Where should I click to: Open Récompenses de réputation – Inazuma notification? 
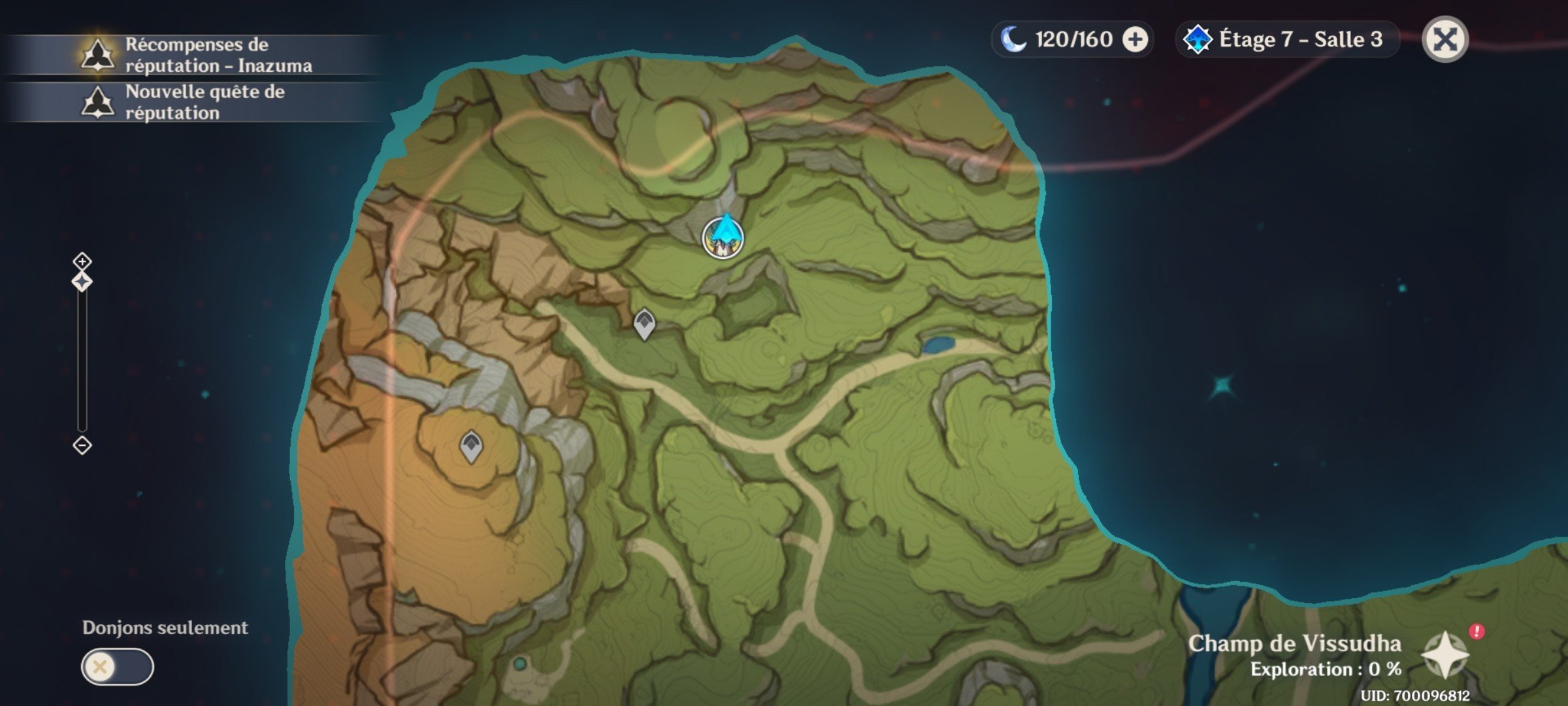click(x=196, y=55)
